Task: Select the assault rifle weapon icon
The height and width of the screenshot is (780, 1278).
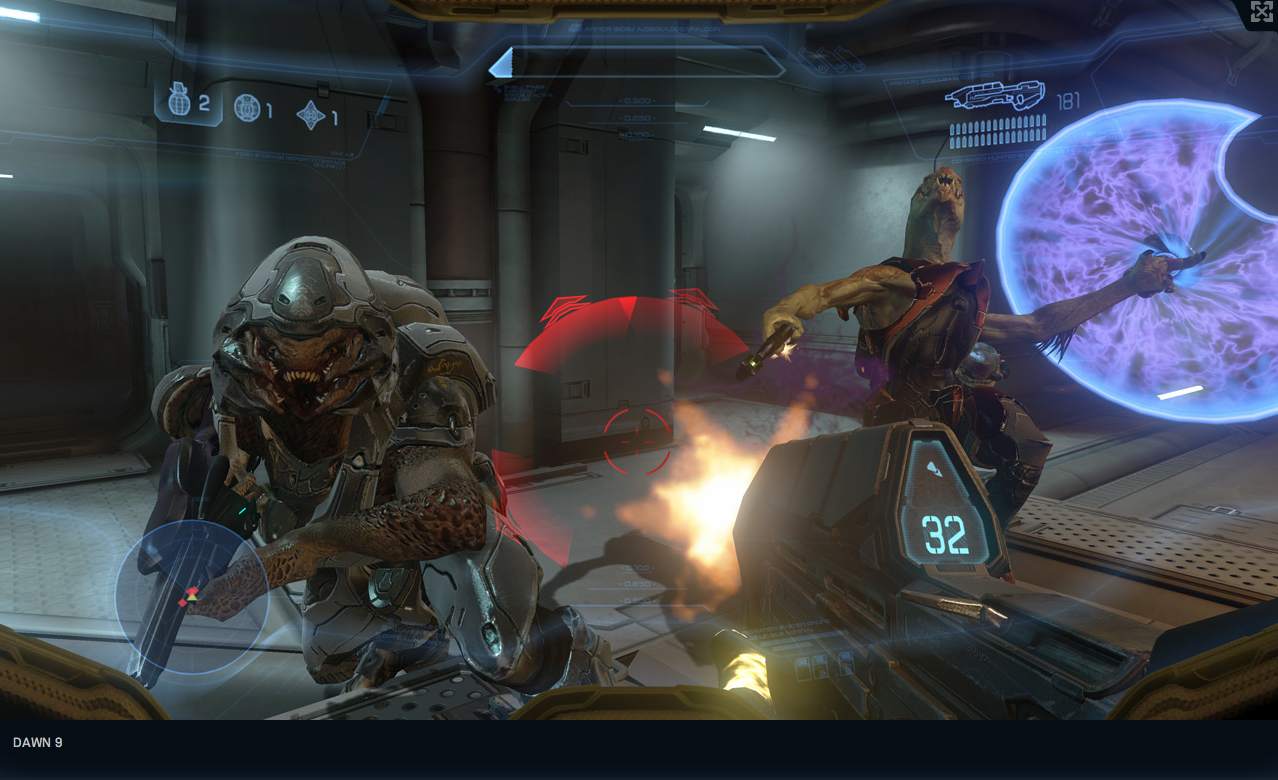Action: [x=995, y=96]
